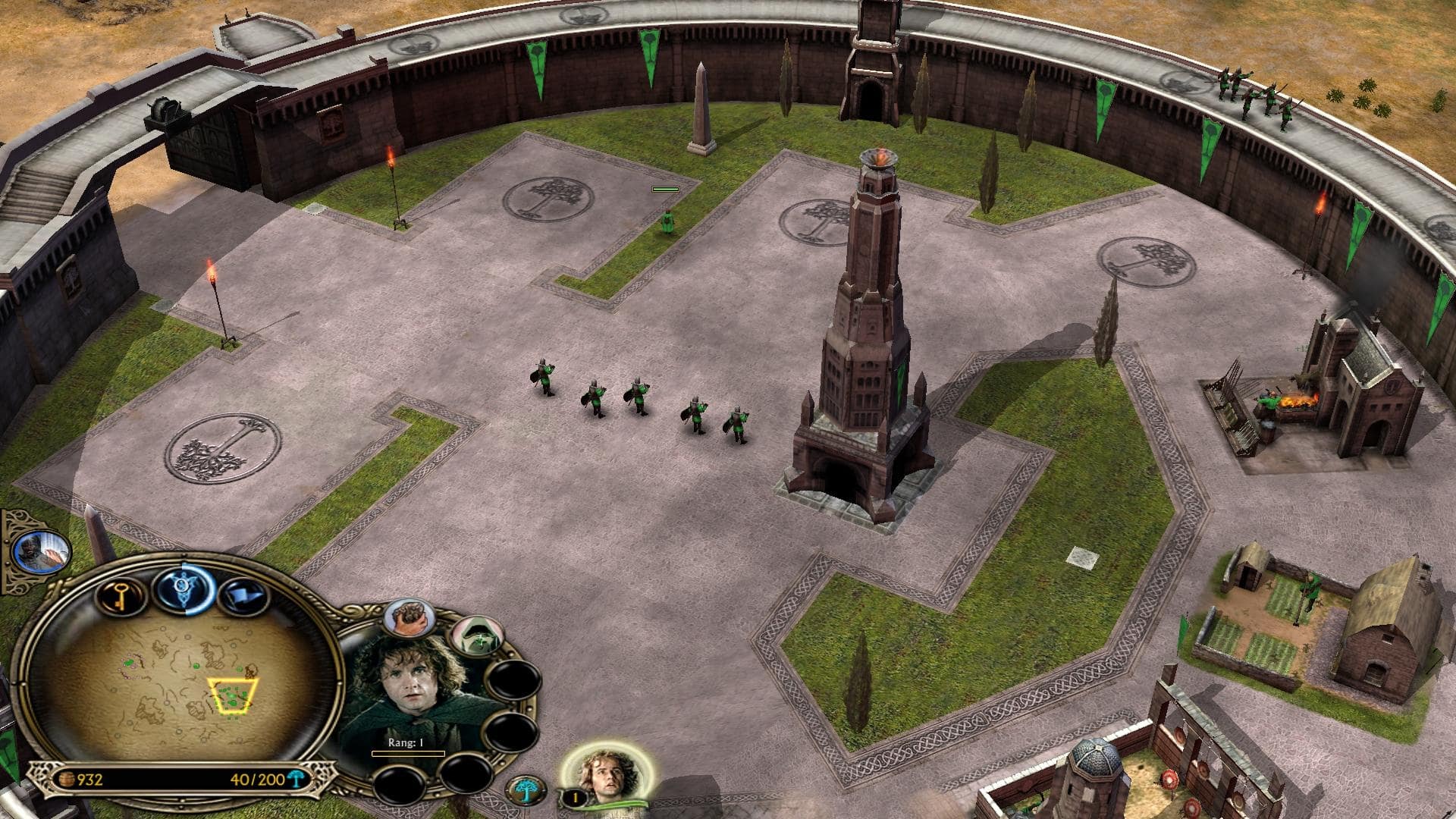This screenshot has height=819, width=1456.
Task: Click the armored soldier notification icon
Action: pos(42,551)
